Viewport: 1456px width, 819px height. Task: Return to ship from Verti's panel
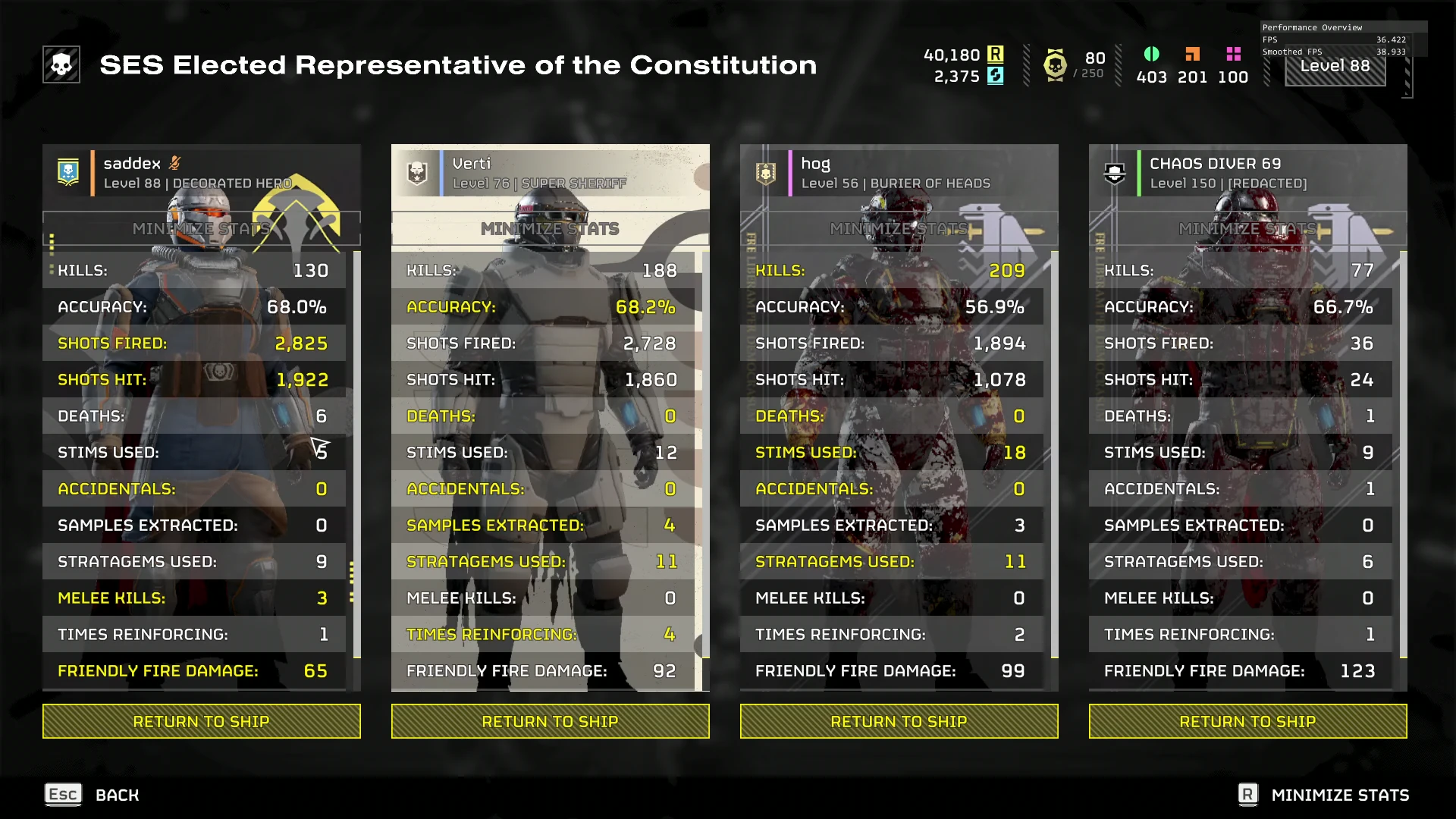click(x=550, y=721)
